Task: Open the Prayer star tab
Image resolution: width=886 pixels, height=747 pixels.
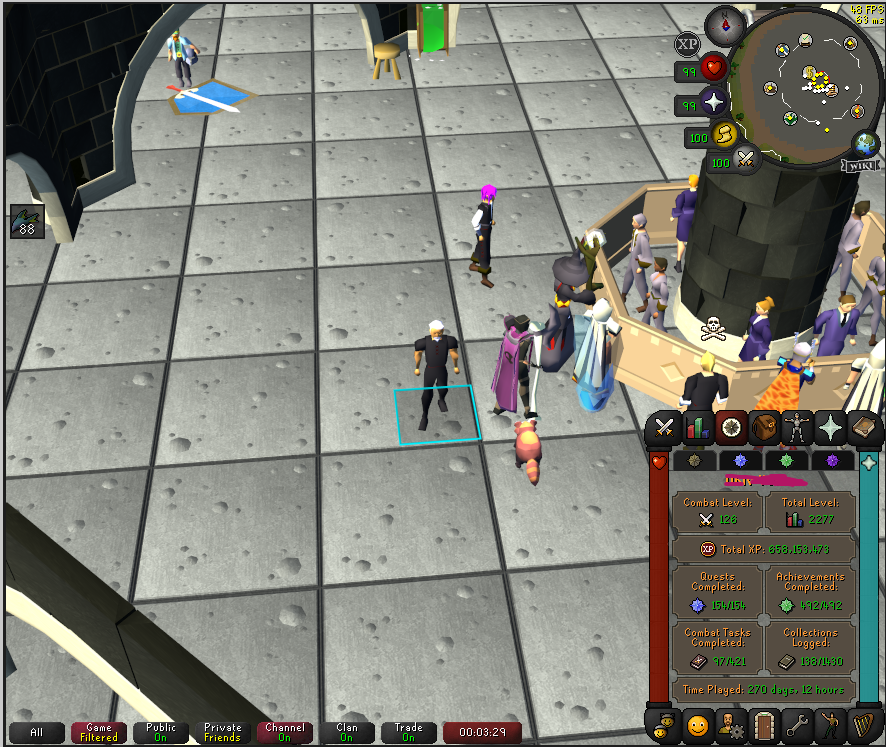Action: 831,427
